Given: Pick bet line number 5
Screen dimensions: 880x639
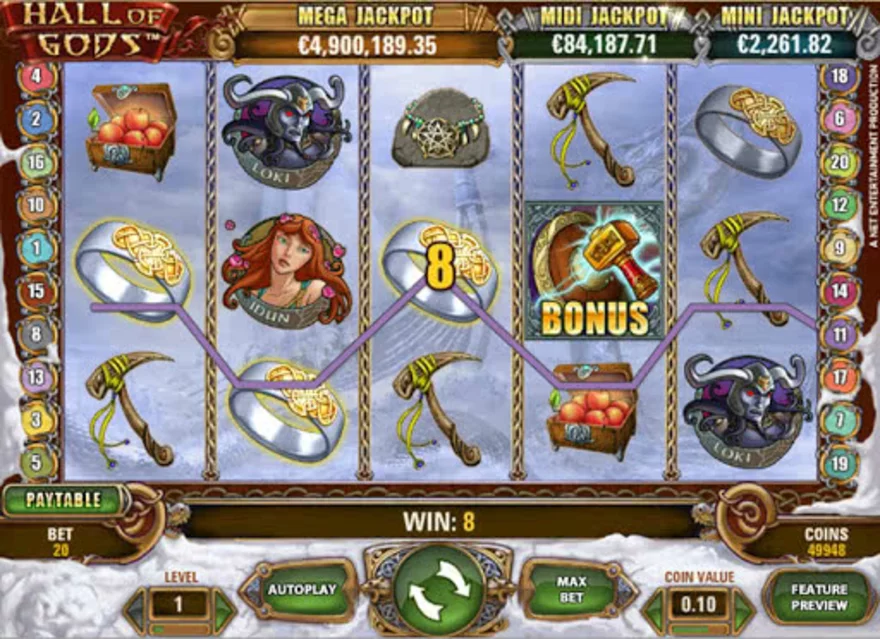Looking at the screenshot, I should coord(37,463).
